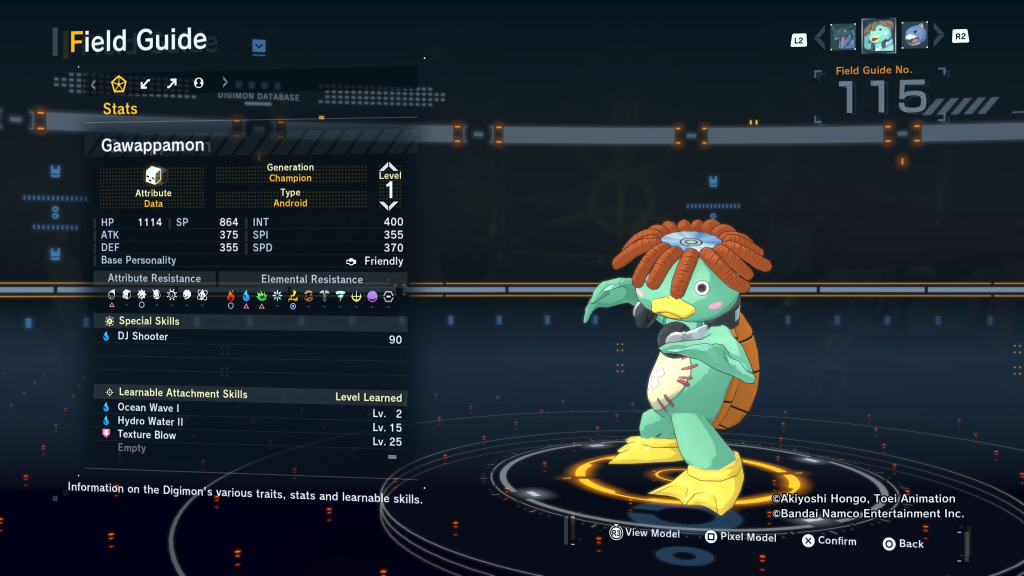Select the Stats pentagon tab
The width and height of the screenshot is (1024, 576).
pyautogui.click(x=119, y=84)
